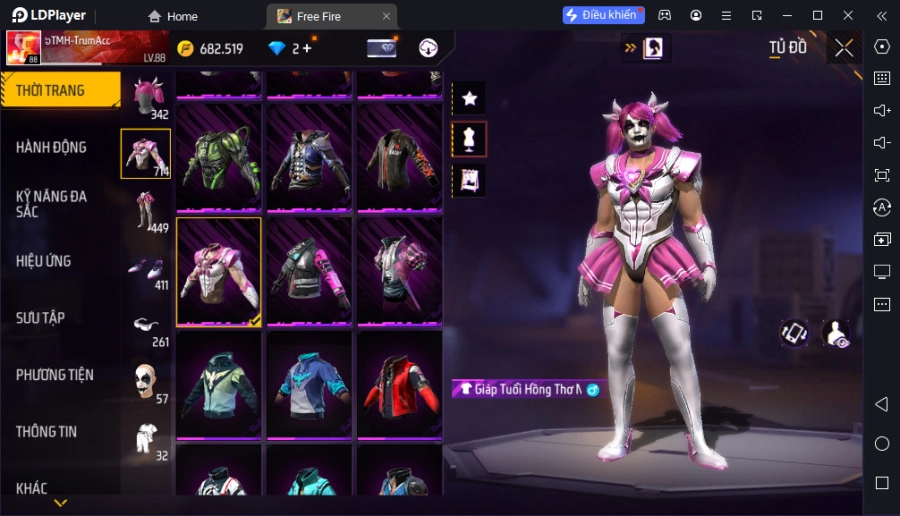The image size is (900, 516).
Task: Close the Tủ Đồ wardrobe screen
Action: click(844, 48)
